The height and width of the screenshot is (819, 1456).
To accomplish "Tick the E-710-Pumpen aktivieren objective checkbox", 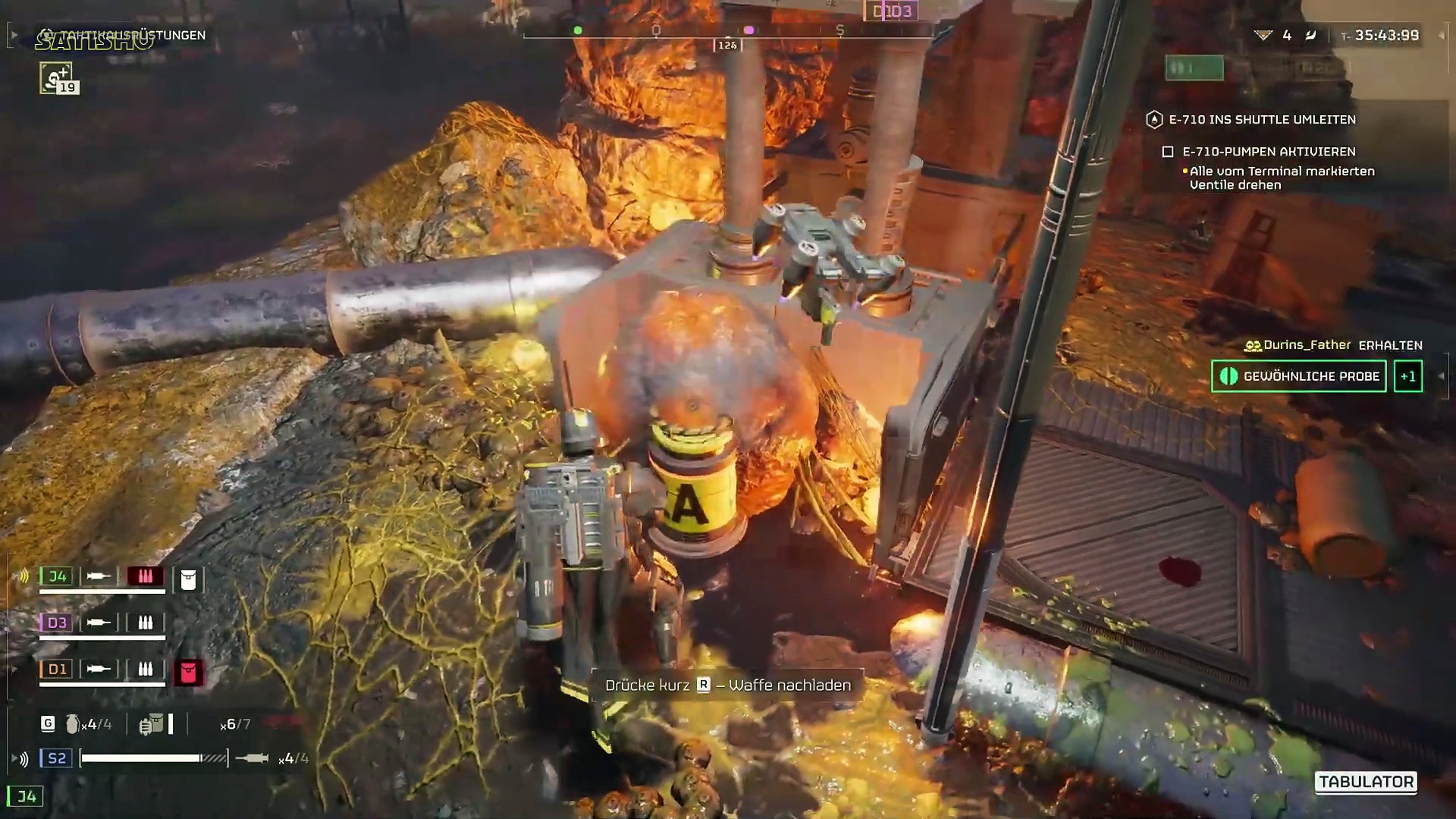I will tap(1168, 152).
